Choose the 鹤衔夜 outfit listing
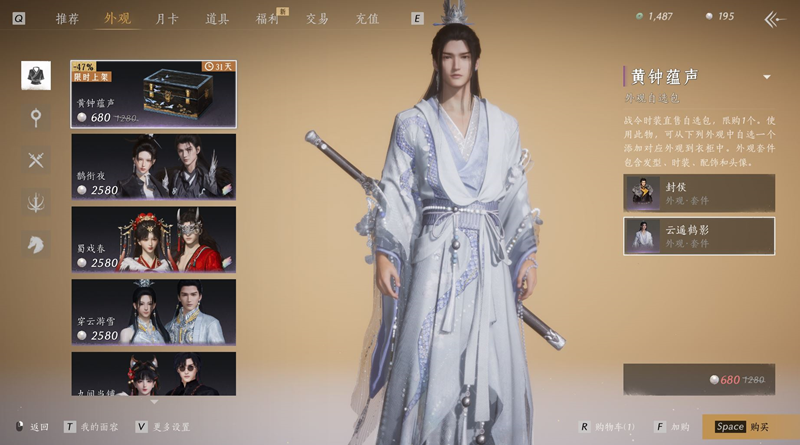The width and height of the screenshot is (800, 445). pos(153,166)
